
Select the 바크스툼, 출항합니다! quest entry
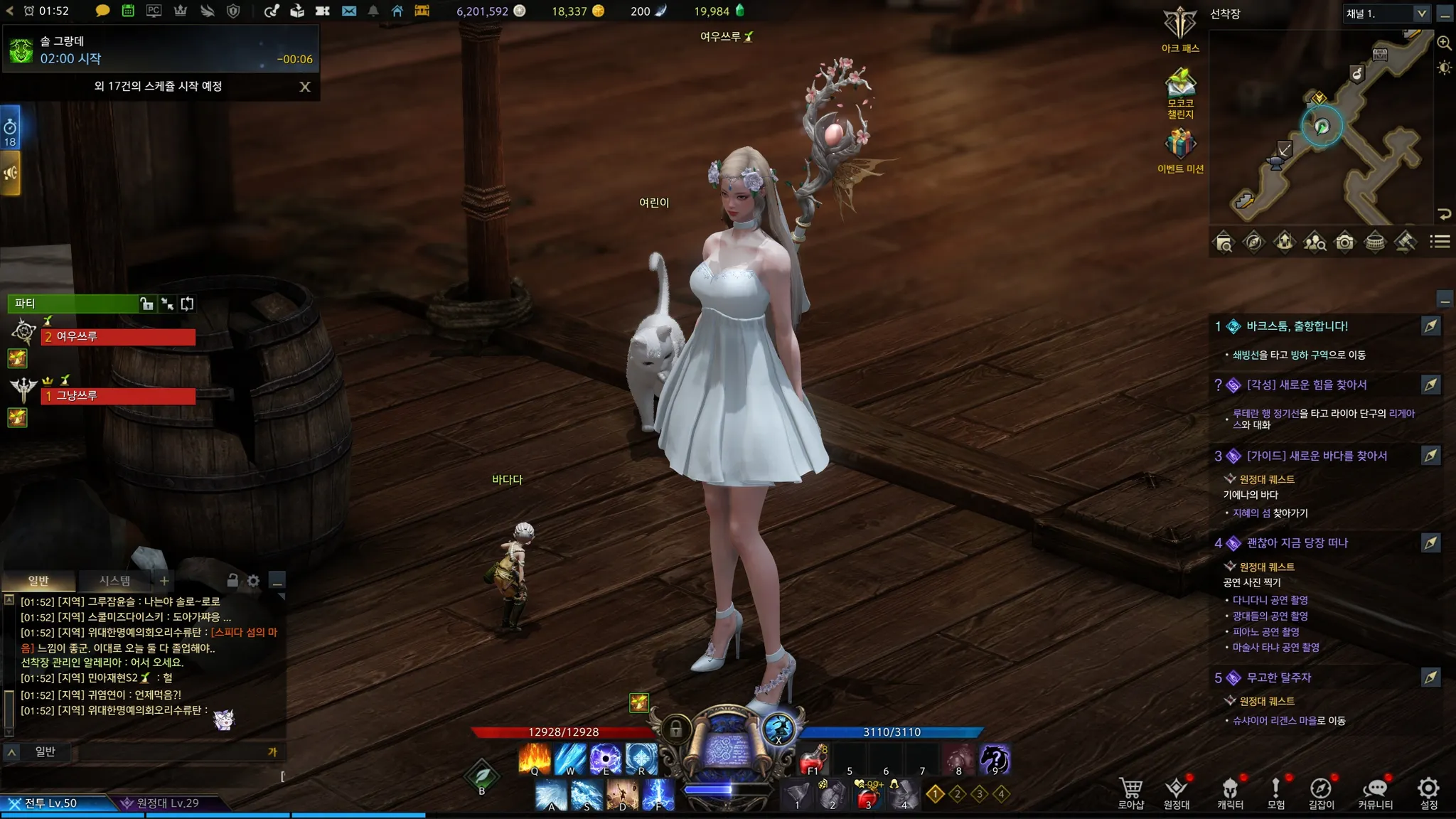click(x=1297, y=326)
